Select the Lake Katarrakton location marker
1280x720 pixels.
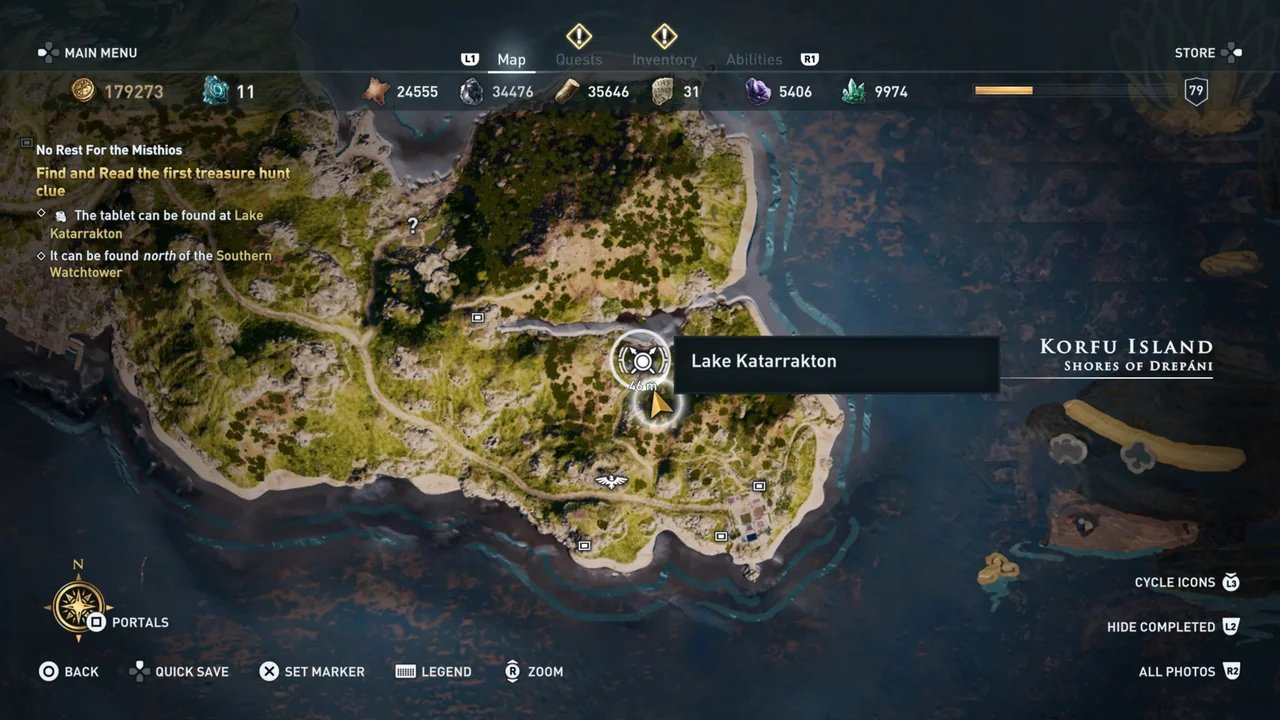pos(641,360)
